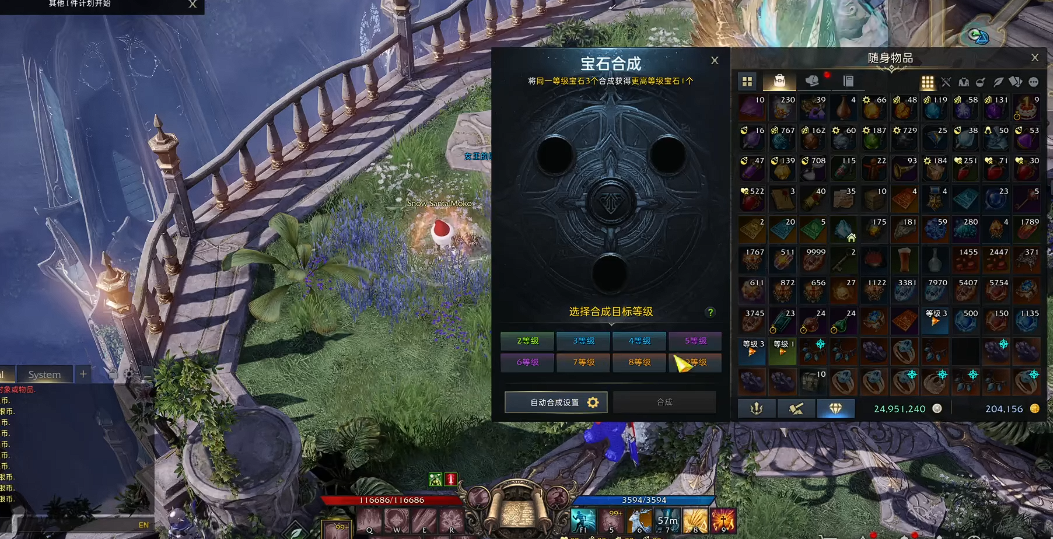Viewport: 1053px width, 539px height.
Task: Toggle the inventory grid view icon
Action: 927,82
